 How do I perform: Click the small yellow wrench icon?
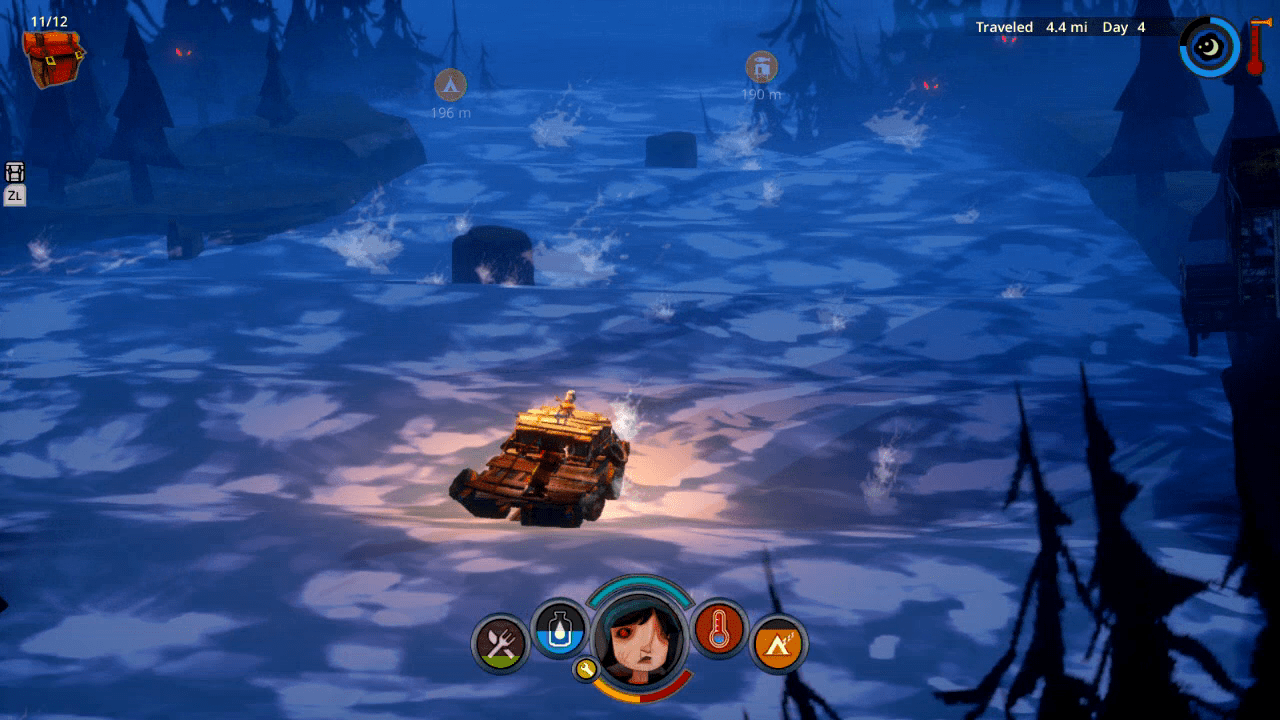click(x=586, y=669)
